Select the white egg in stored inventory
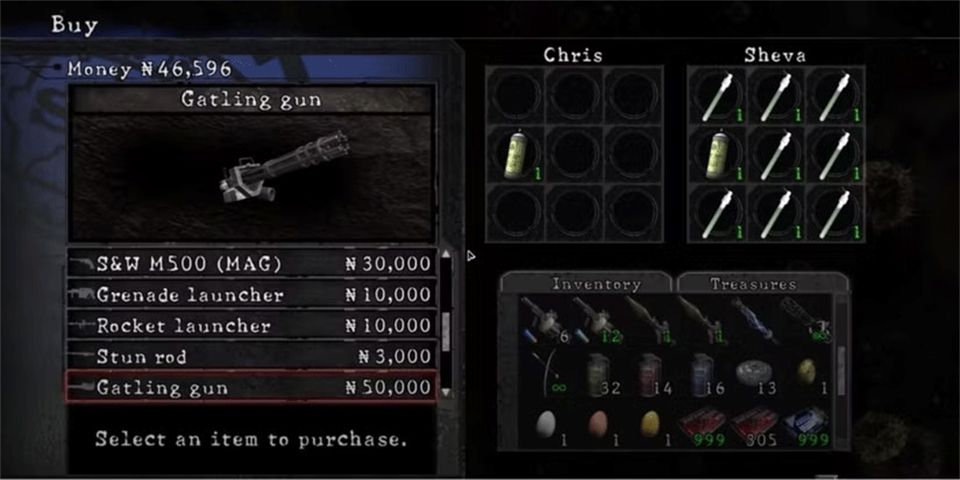Image resolution: width=960 pixels, height=480 pixels. (545, 424)
